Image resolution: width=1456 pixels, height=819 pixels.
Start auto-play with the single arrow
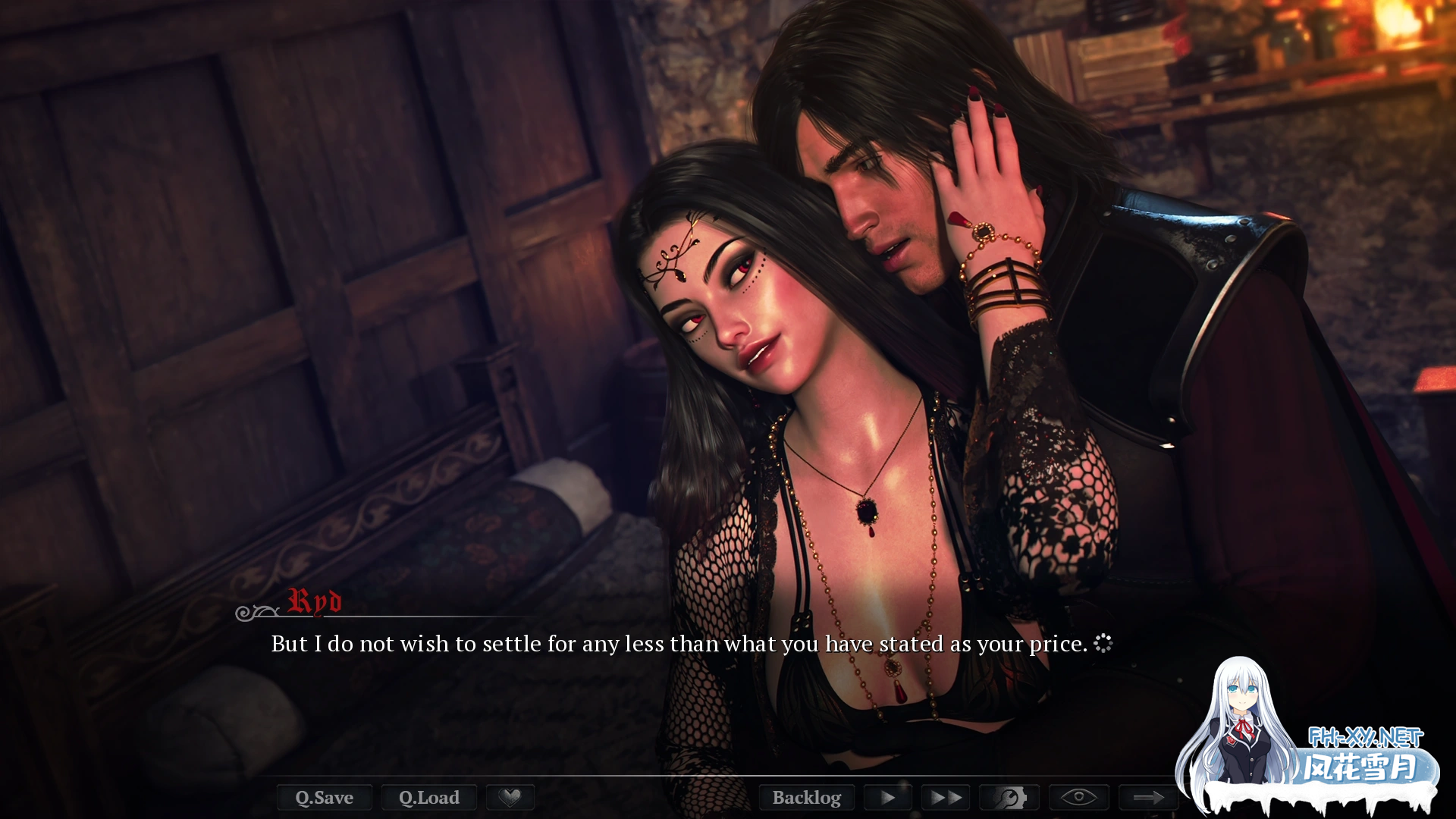point(887,798)
